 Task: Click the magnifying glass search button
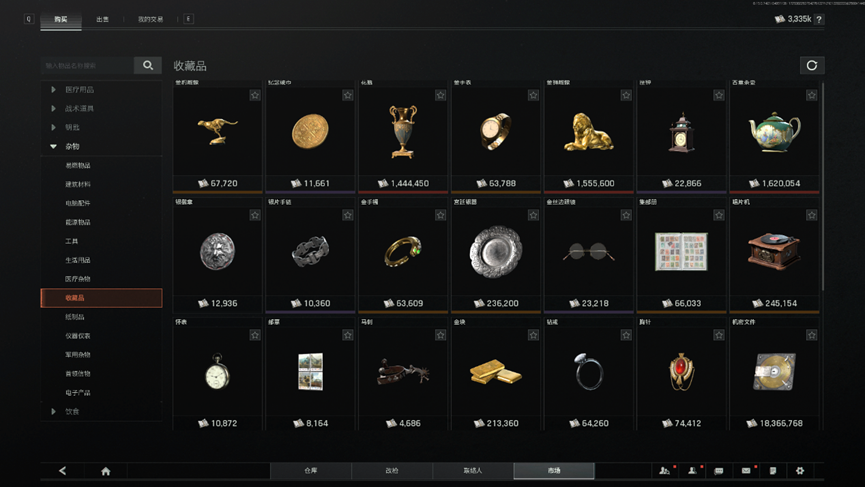click(148, 66)
